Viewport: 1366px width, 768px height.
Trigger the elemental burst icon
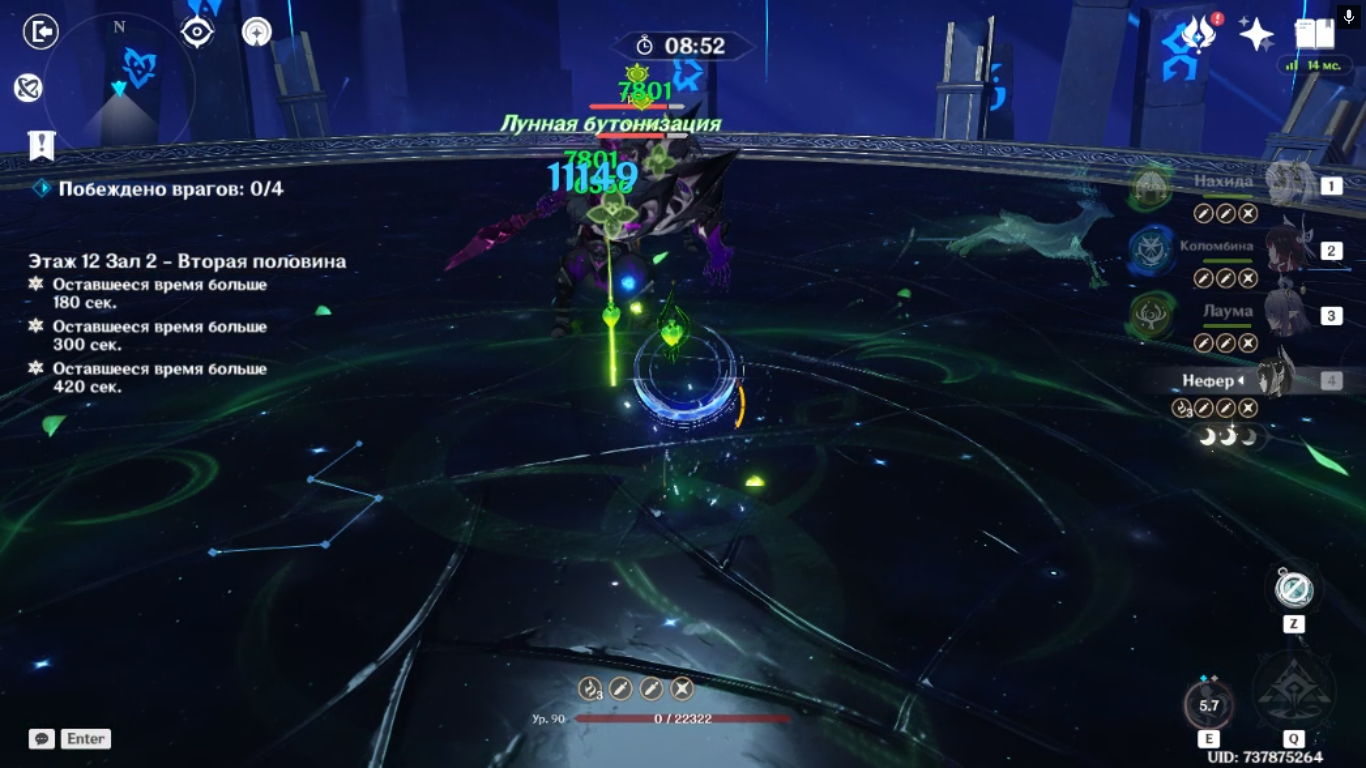coord(1294,692)
